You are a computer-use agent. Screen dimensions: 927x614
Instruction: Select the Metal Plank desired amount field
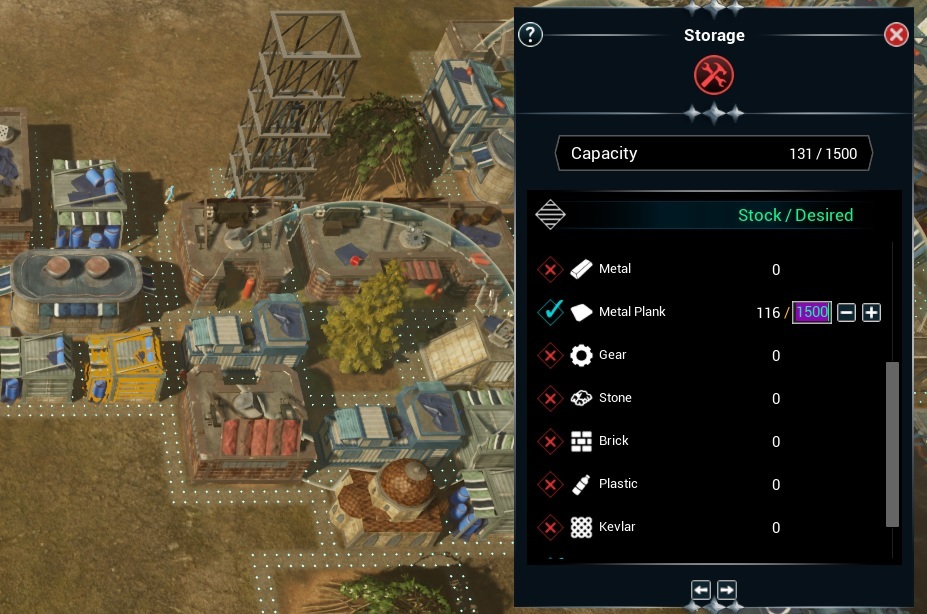[812, 313]
